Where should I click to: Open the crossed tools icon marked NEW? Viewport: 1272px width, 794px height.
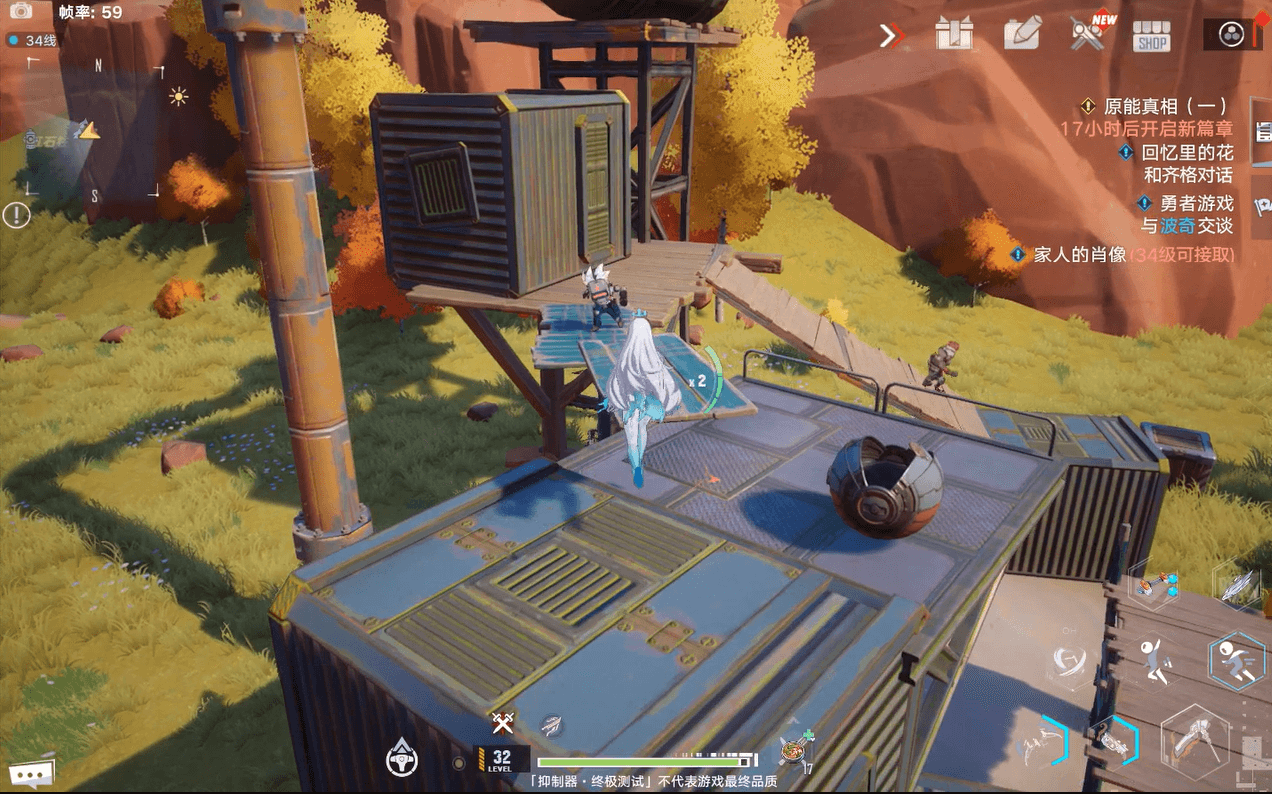click(x=1088, y=33)
